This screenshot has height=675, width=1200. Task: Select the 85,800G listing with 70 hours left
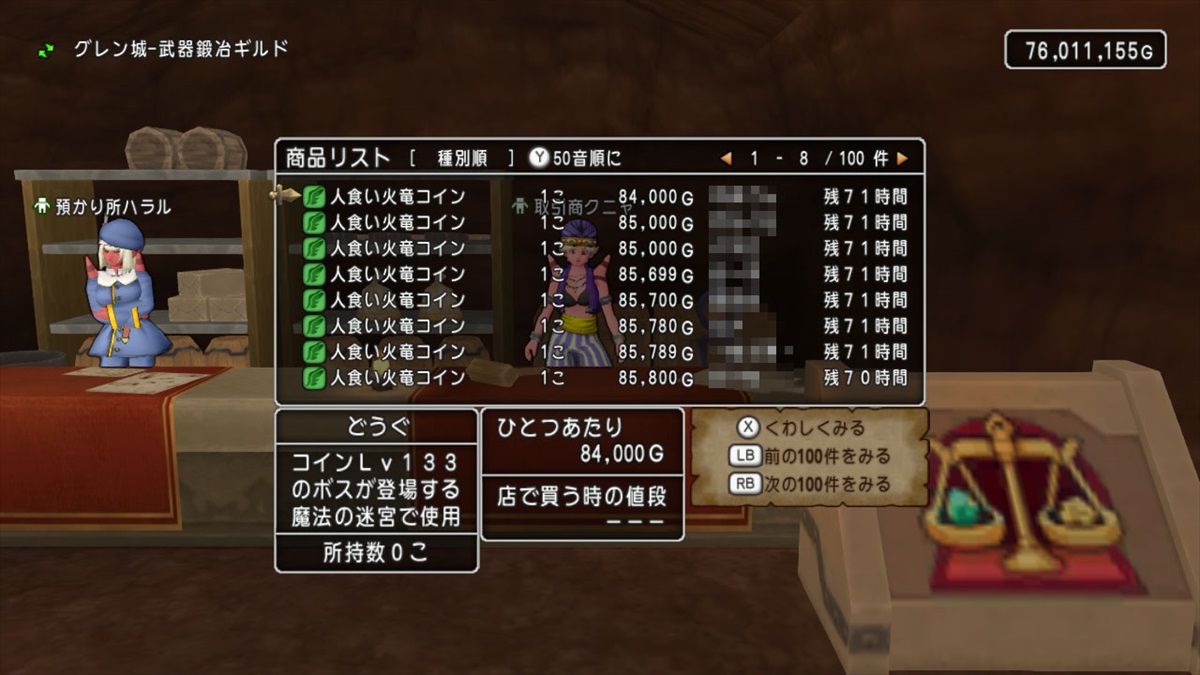(x=600, y=378)
